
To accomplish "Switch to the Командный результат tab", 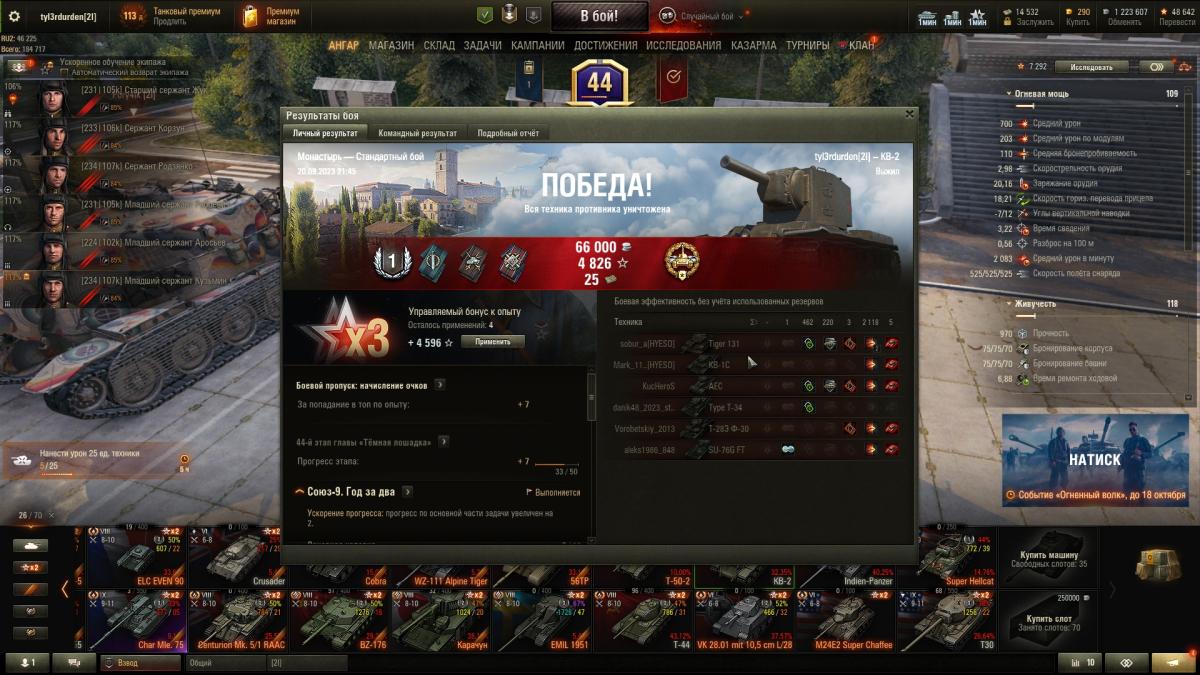I will point(417,133).
